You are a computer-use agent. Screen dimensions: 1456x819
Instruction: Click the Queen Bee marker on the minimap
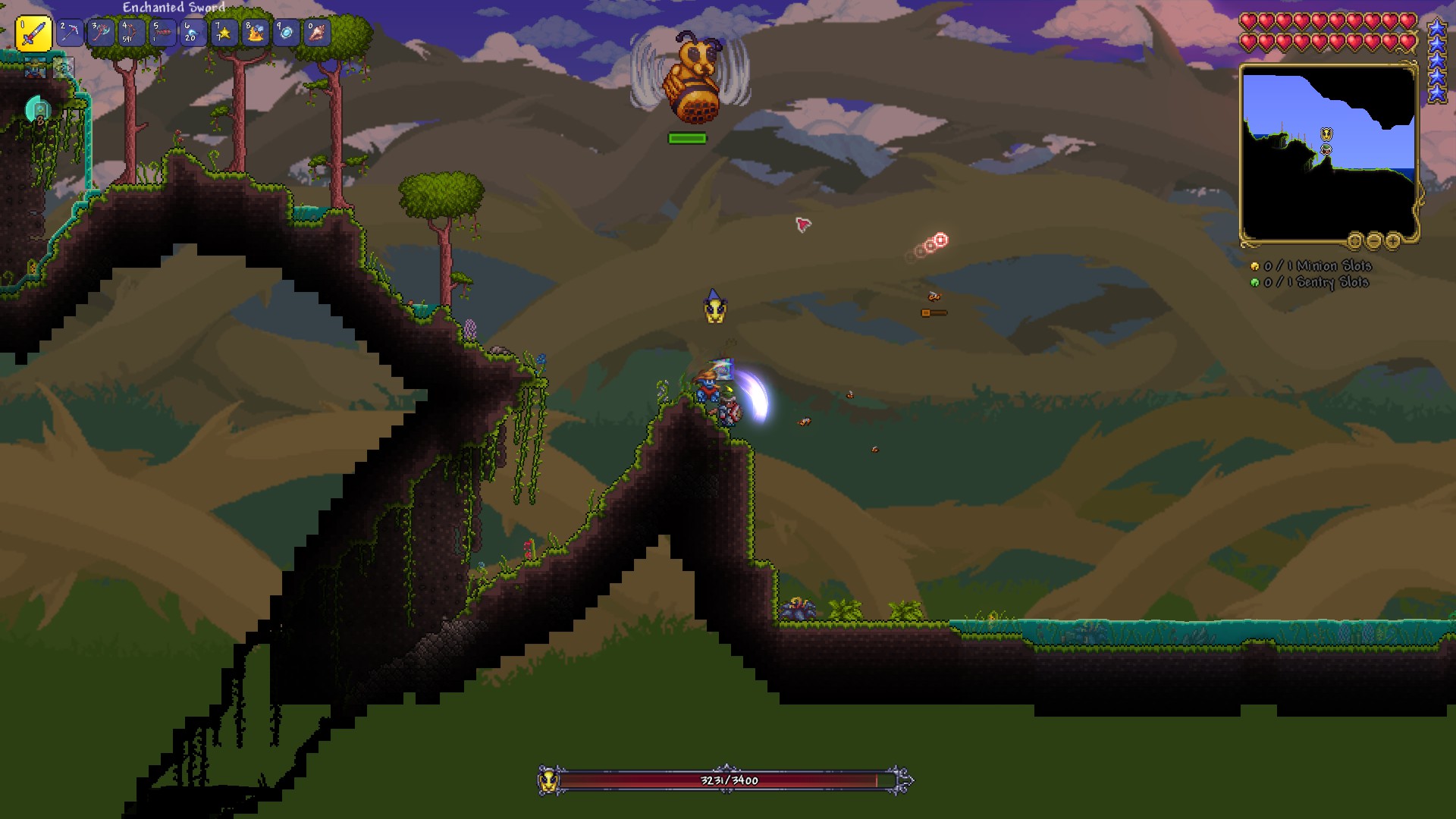1326,134
